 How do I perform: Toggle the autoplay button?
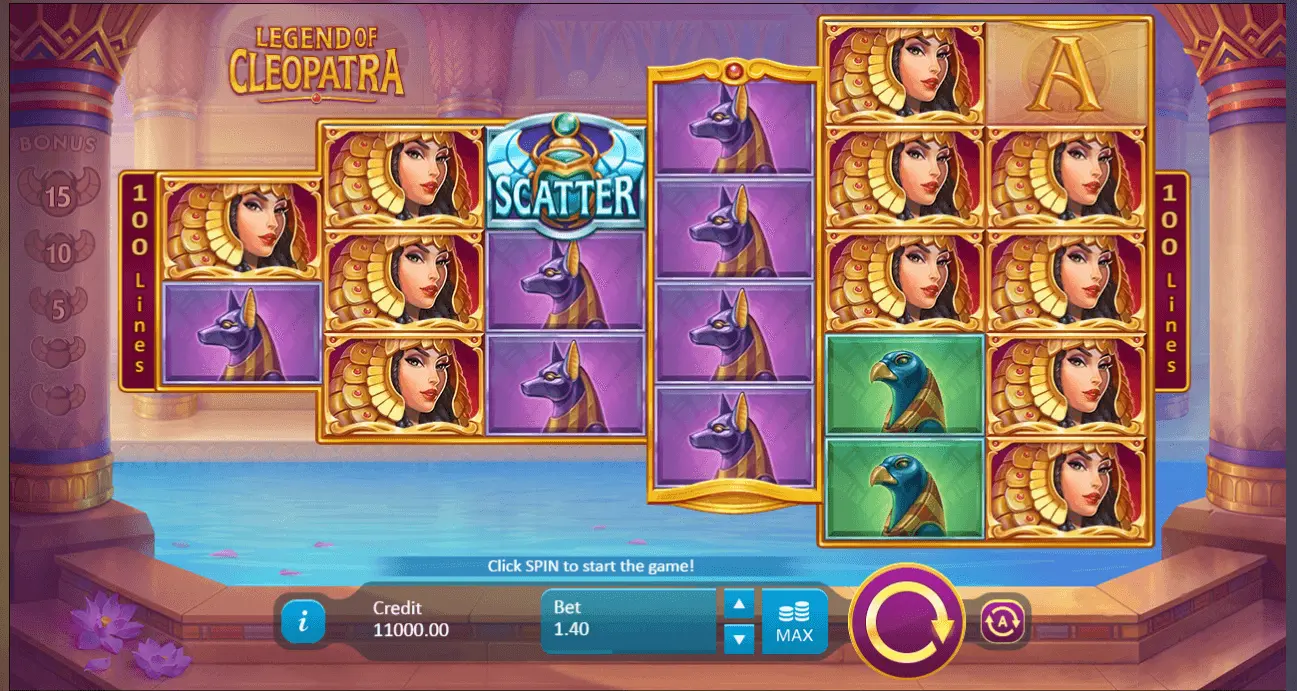(1004, 622)
